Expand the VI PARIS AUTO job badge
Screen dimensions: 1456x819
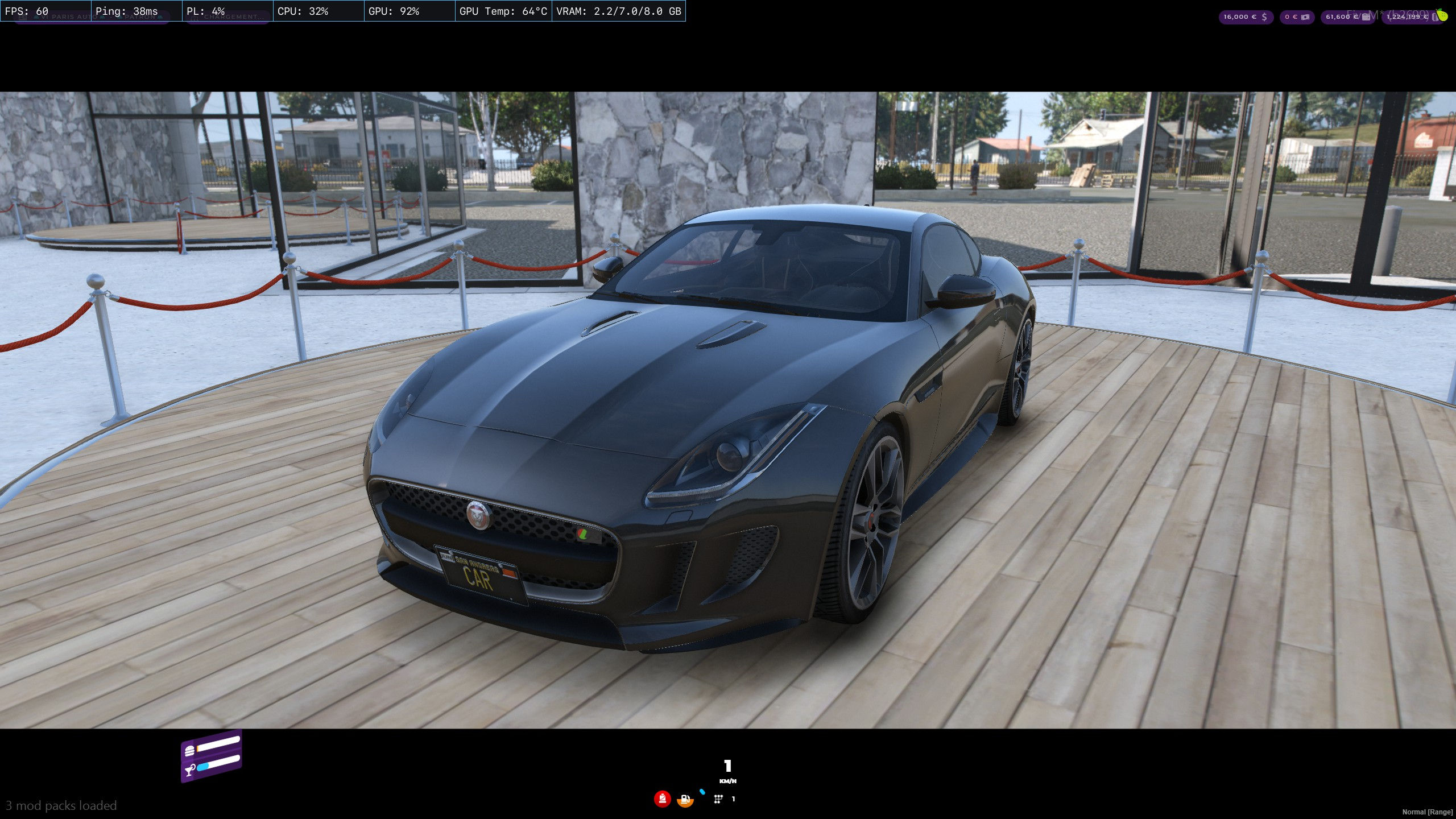[x=69, y=16]
